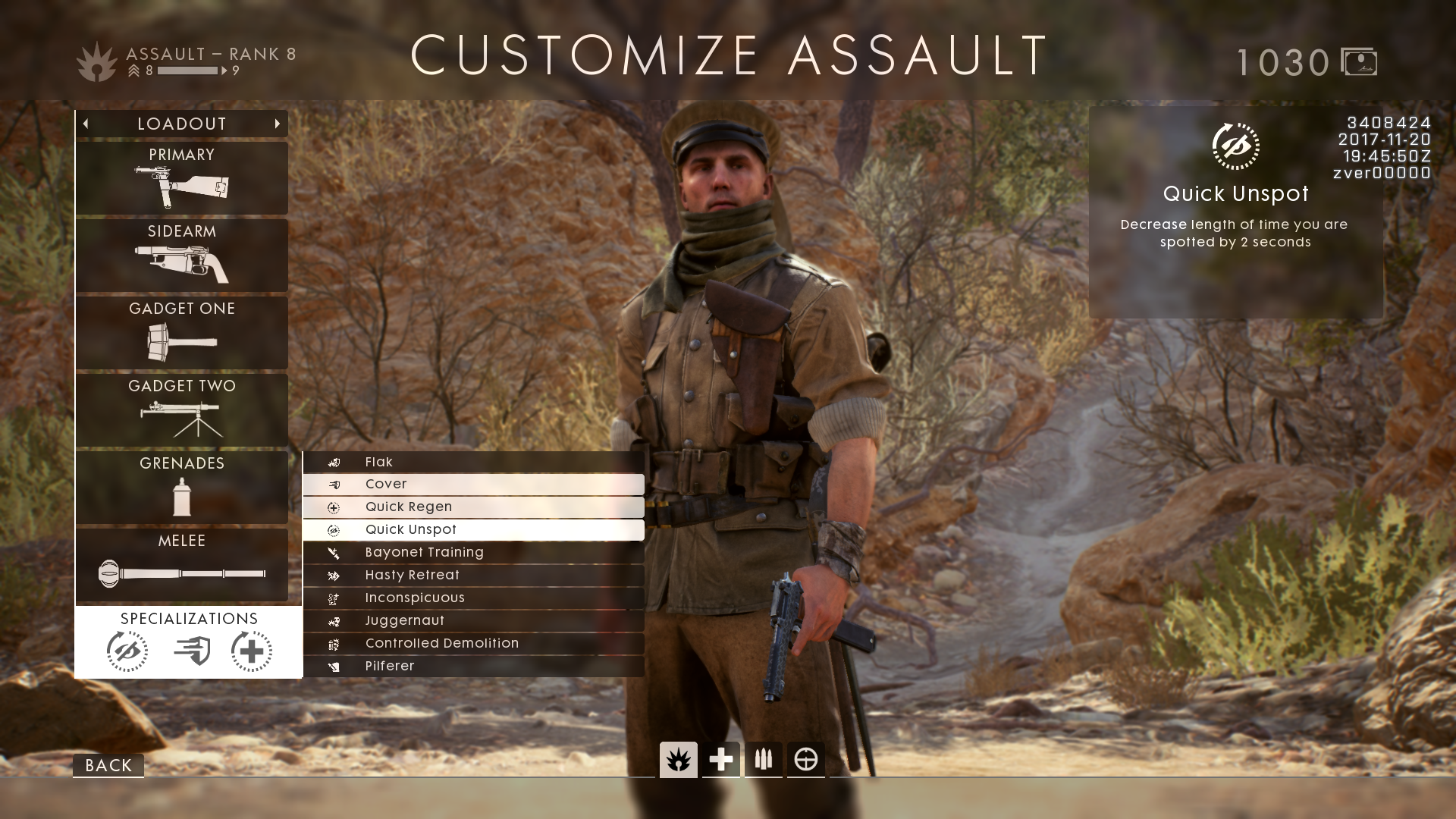Go to the next loadout with right arrow
Screen dimensions: 1456x819
point(278,124)
